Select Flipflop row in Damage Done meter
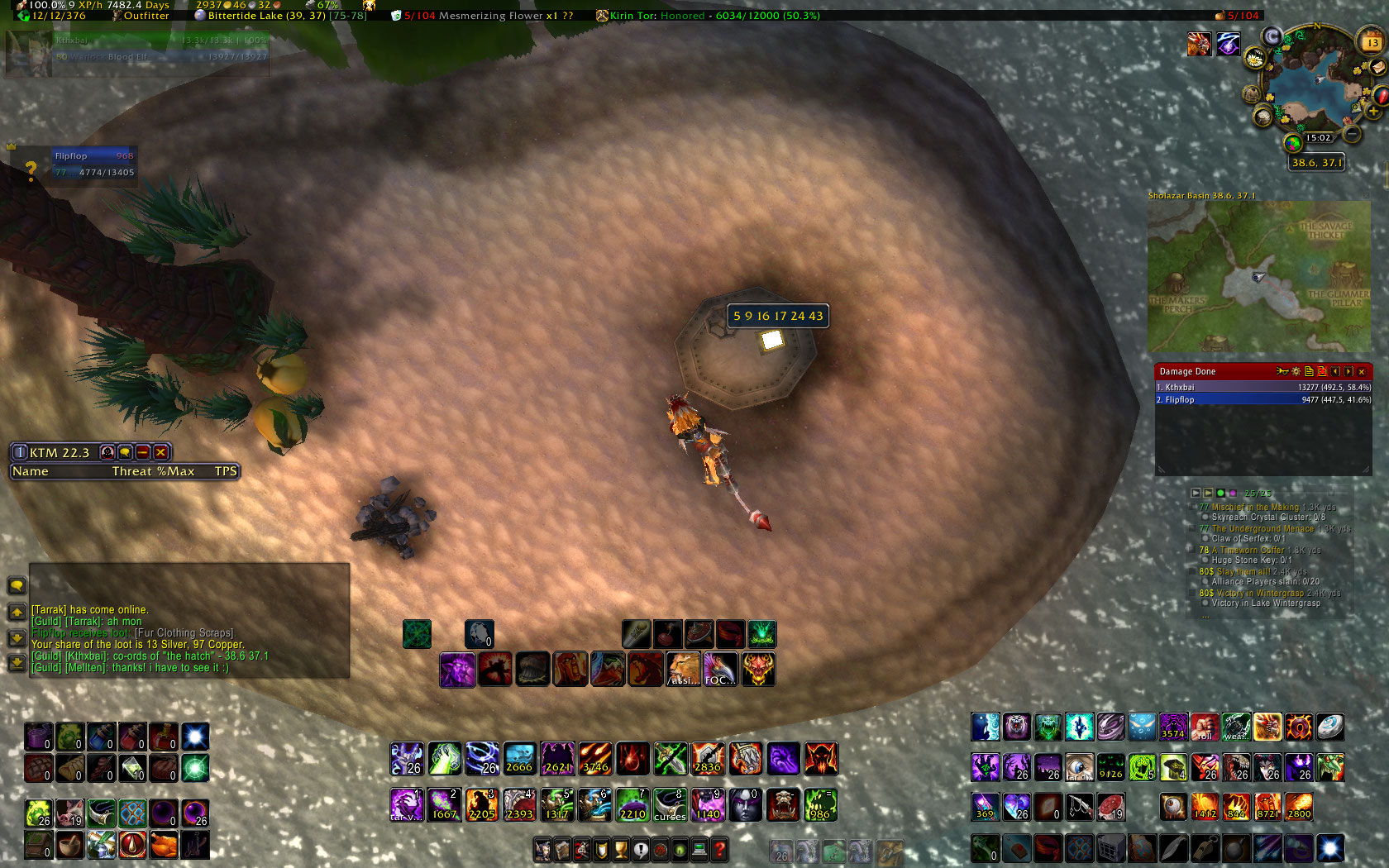 [x=1263, y=399]
